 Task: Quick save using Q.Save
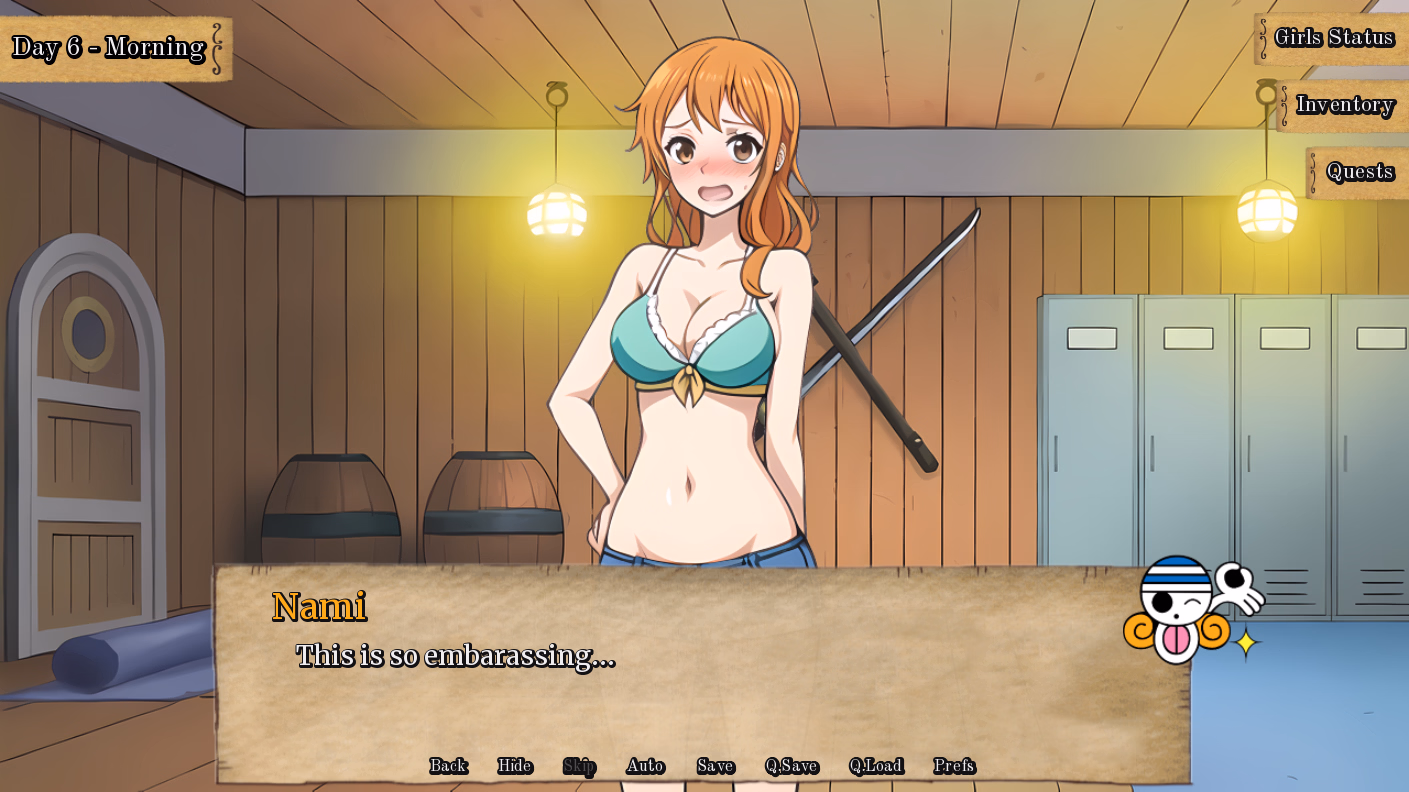click(x=792, y=766)
